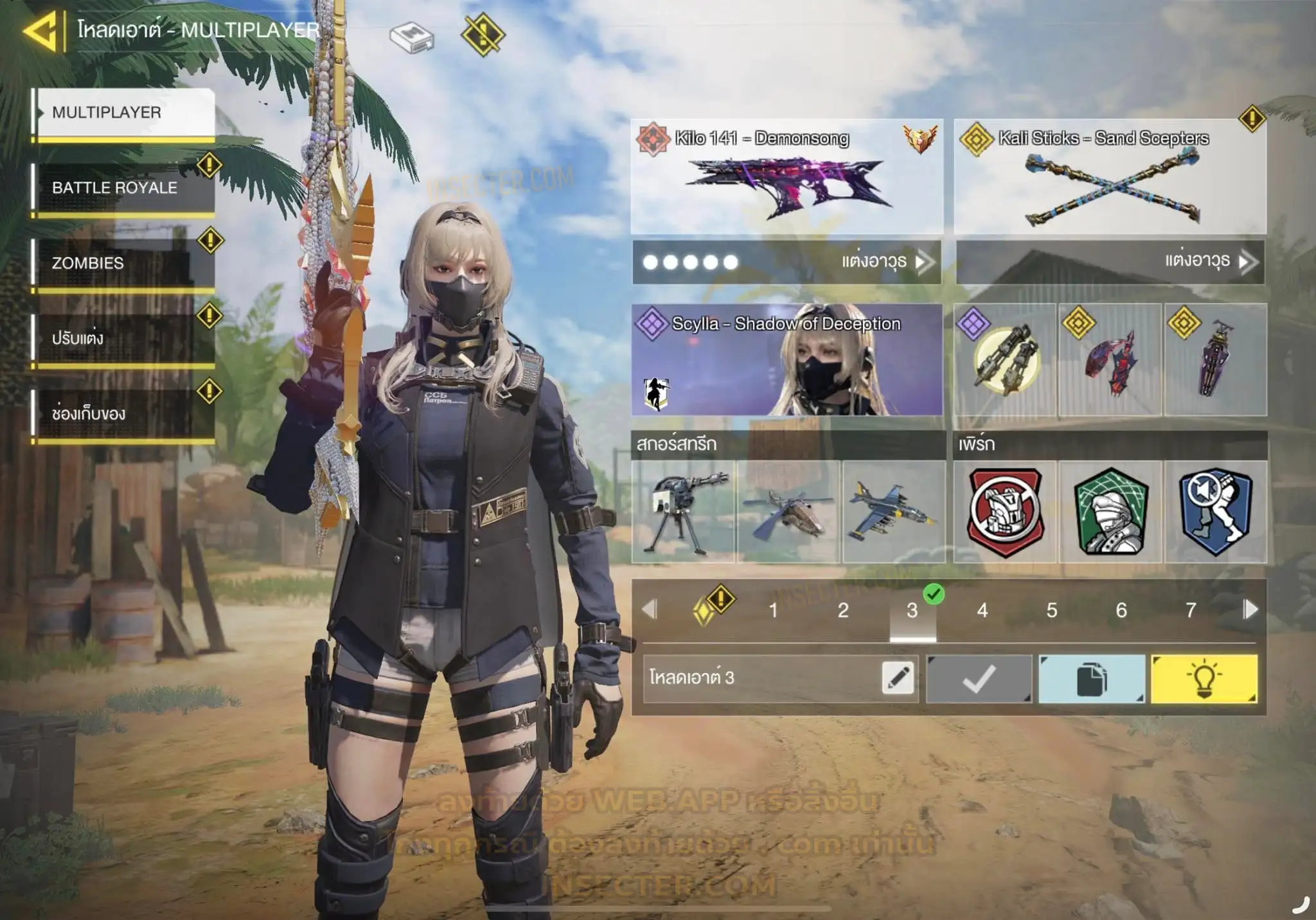The height and width of the screenshot is (920, 1316).
Task: Open the yellow lightbulb recommendation button
Action: click(1204, 679)
